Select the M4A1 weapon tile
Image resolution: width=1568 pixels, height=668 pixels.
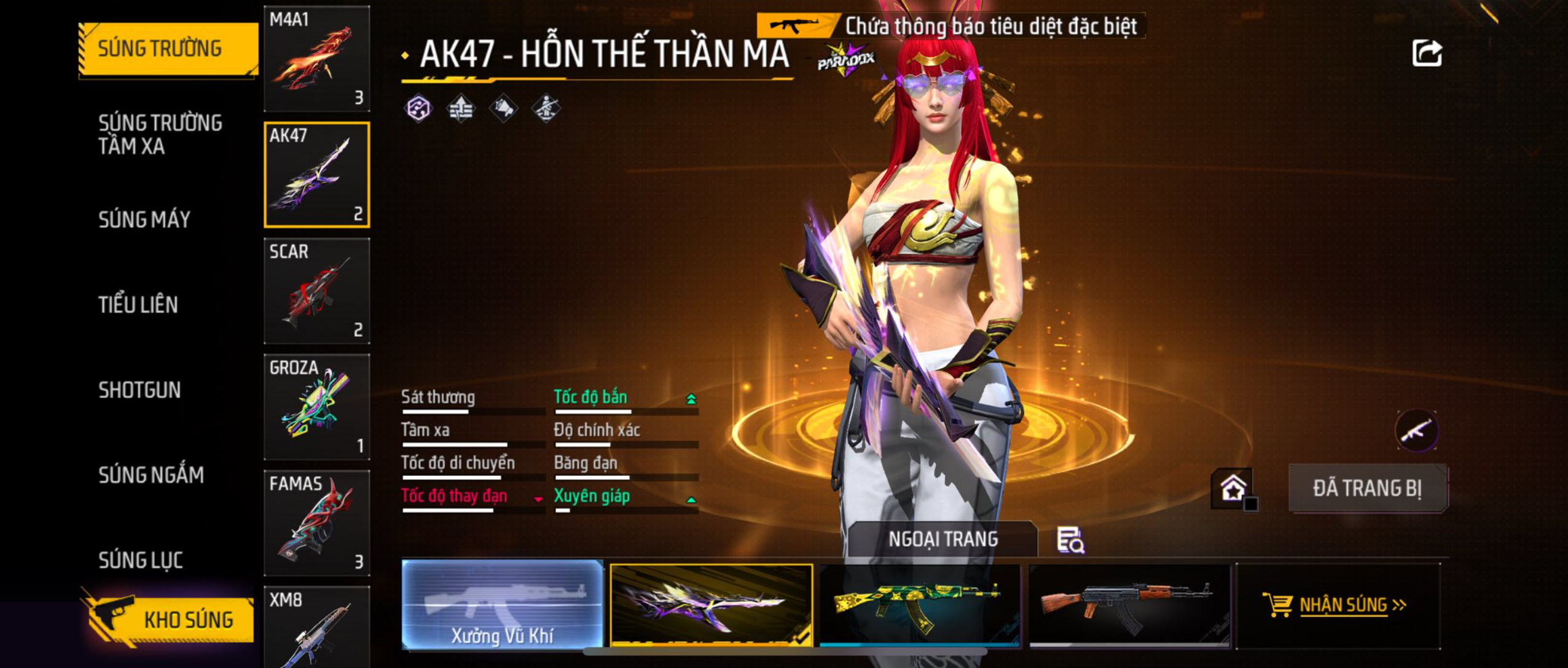[x=316, y=59]
